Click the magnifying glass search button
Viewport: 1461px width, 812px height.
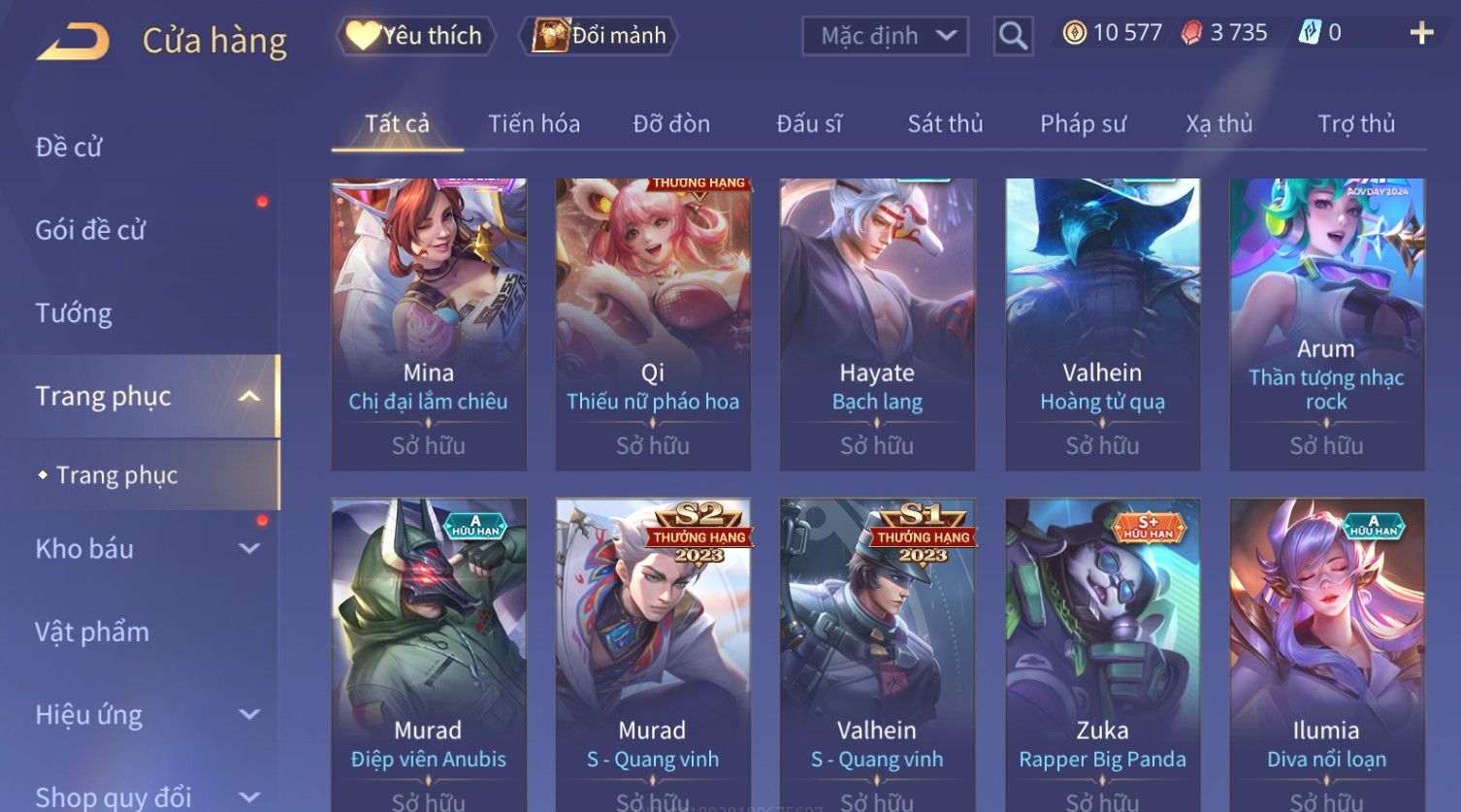click(x=1013, y=36)
